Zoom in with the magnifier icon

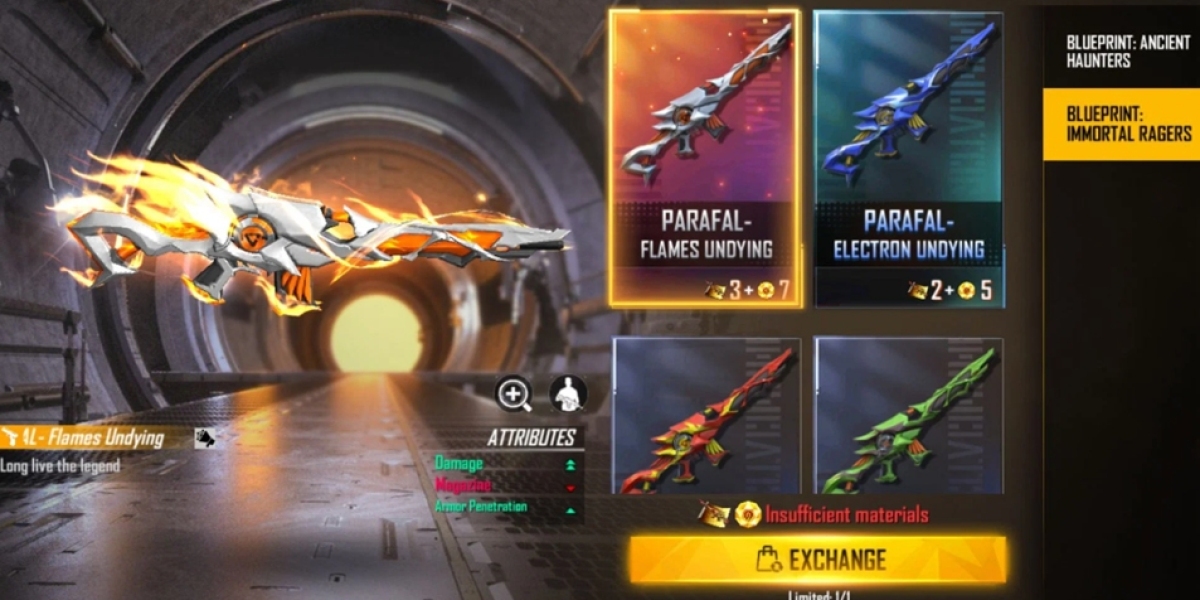[514, 395]
